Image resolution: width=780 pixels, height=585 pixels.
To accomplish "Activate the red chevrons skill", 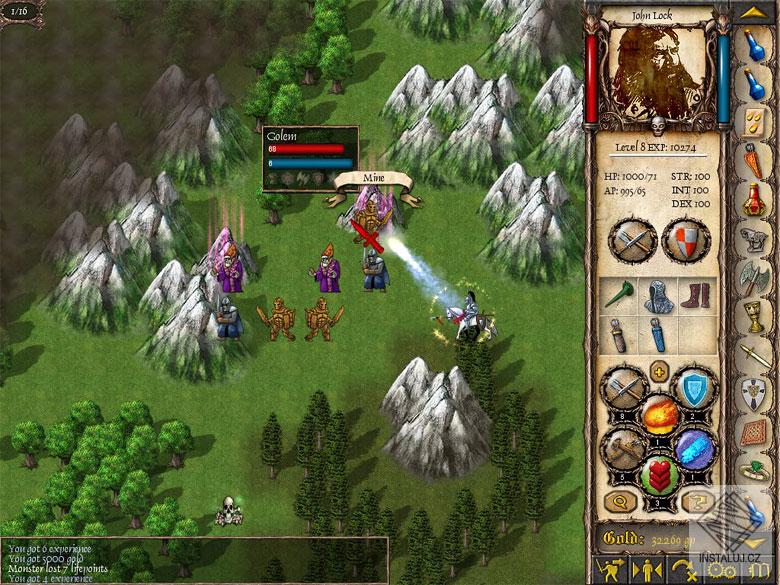I will pos(659,473).
